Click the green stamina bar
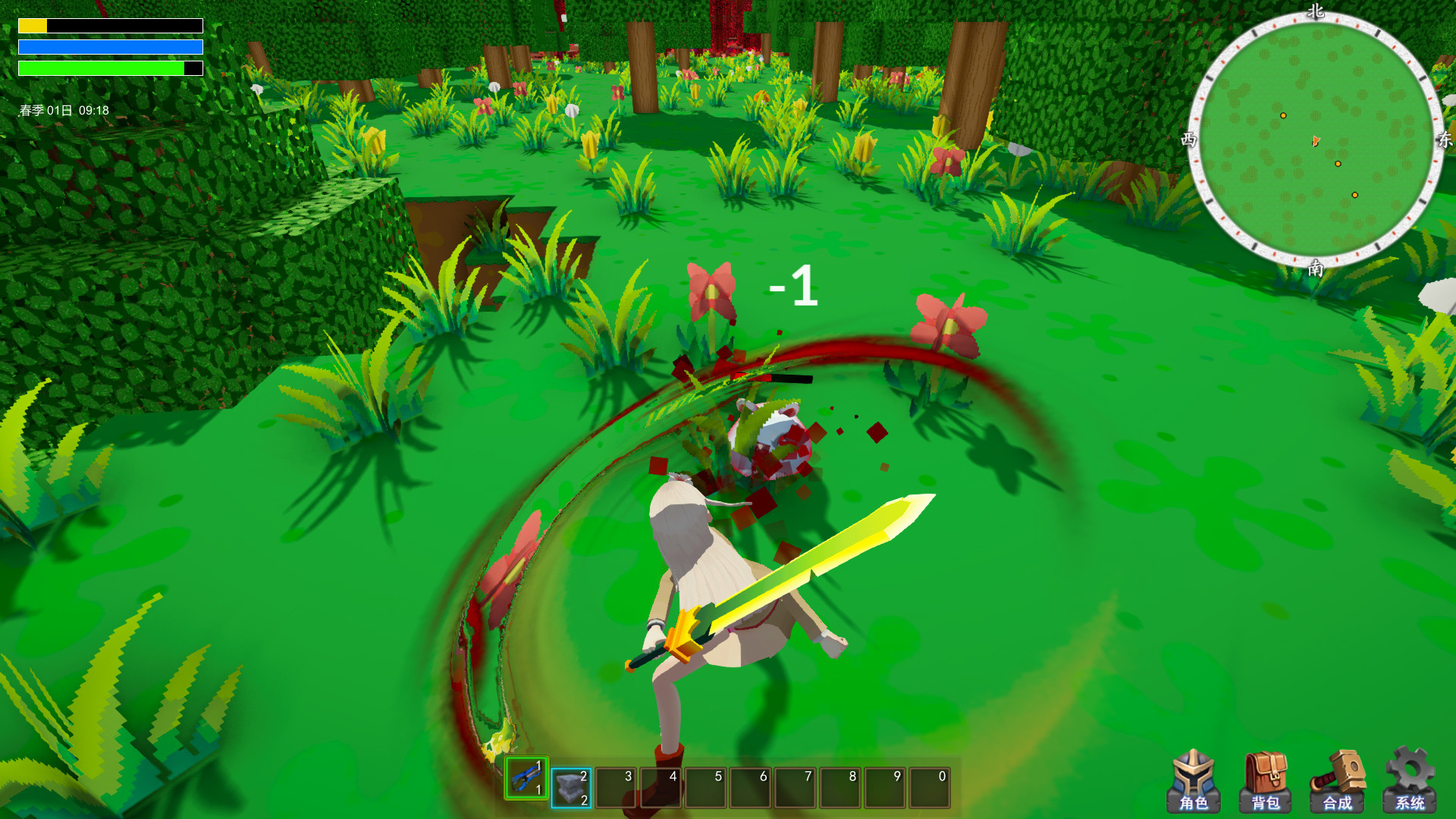Screen dimensions: 1456x819 pos(99,67)
